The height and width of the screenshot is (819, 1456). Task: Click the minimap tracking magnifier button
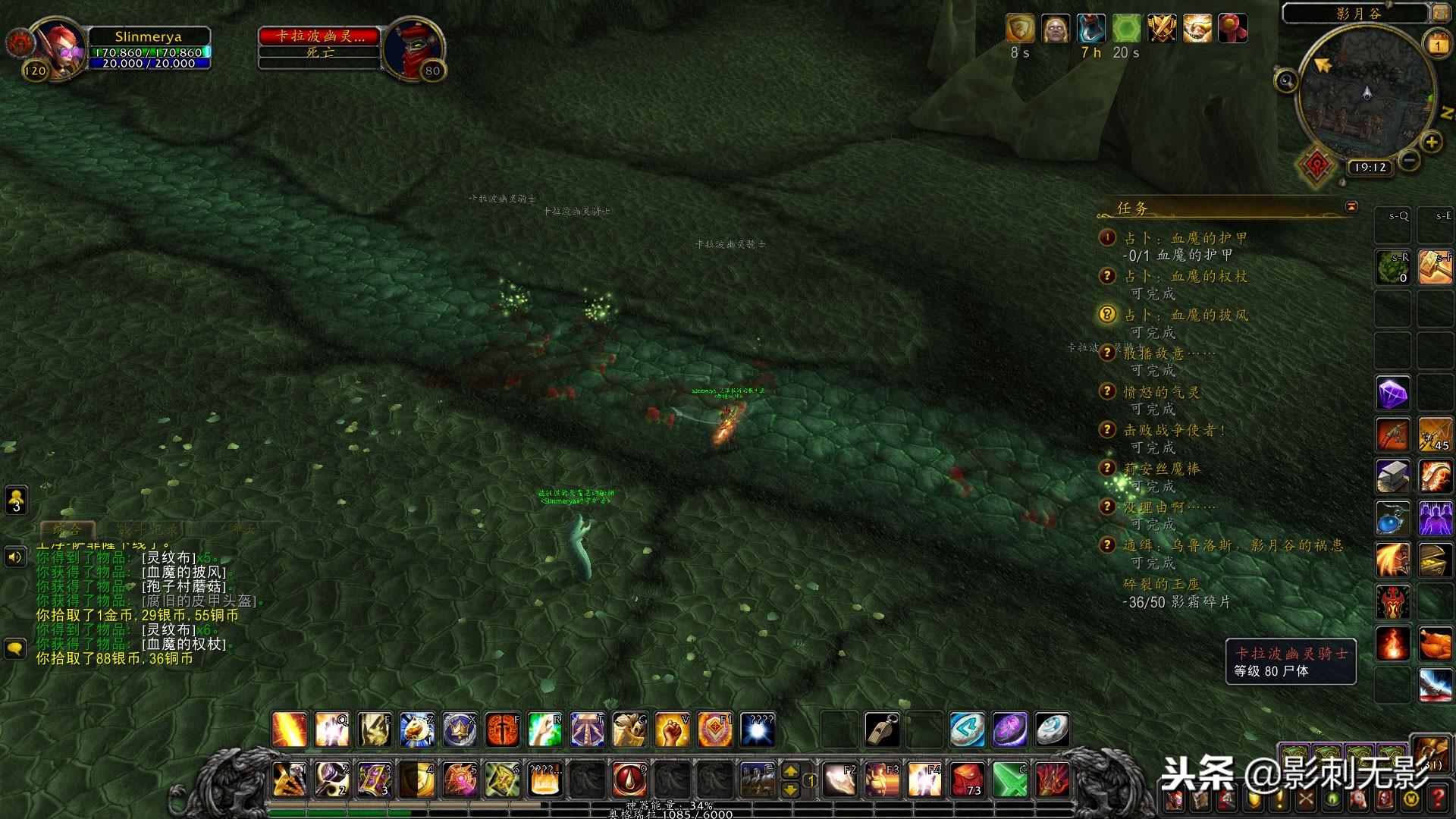click(1286, 80)
